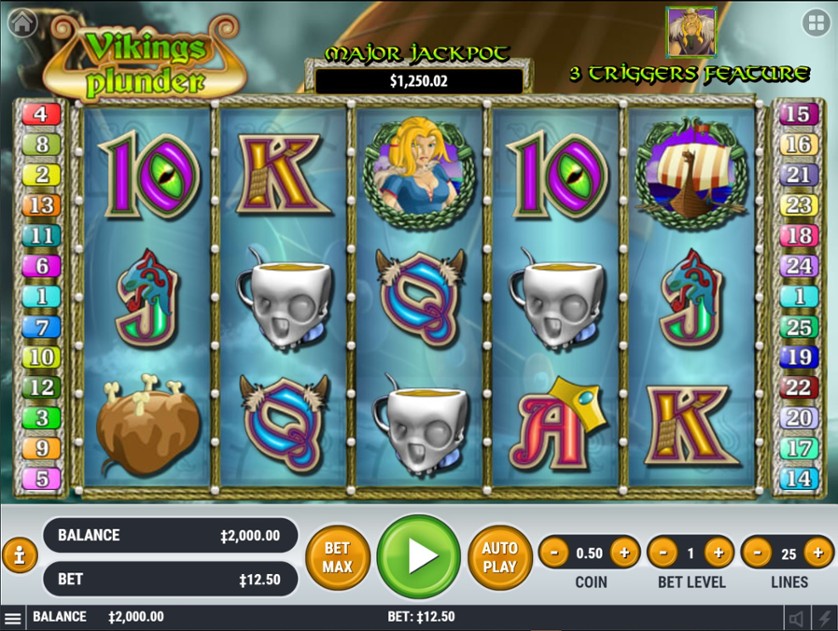The height and width of the screenshot is (631, 838).
Task: Start Auto Play mode
Action: pos(499,557)
